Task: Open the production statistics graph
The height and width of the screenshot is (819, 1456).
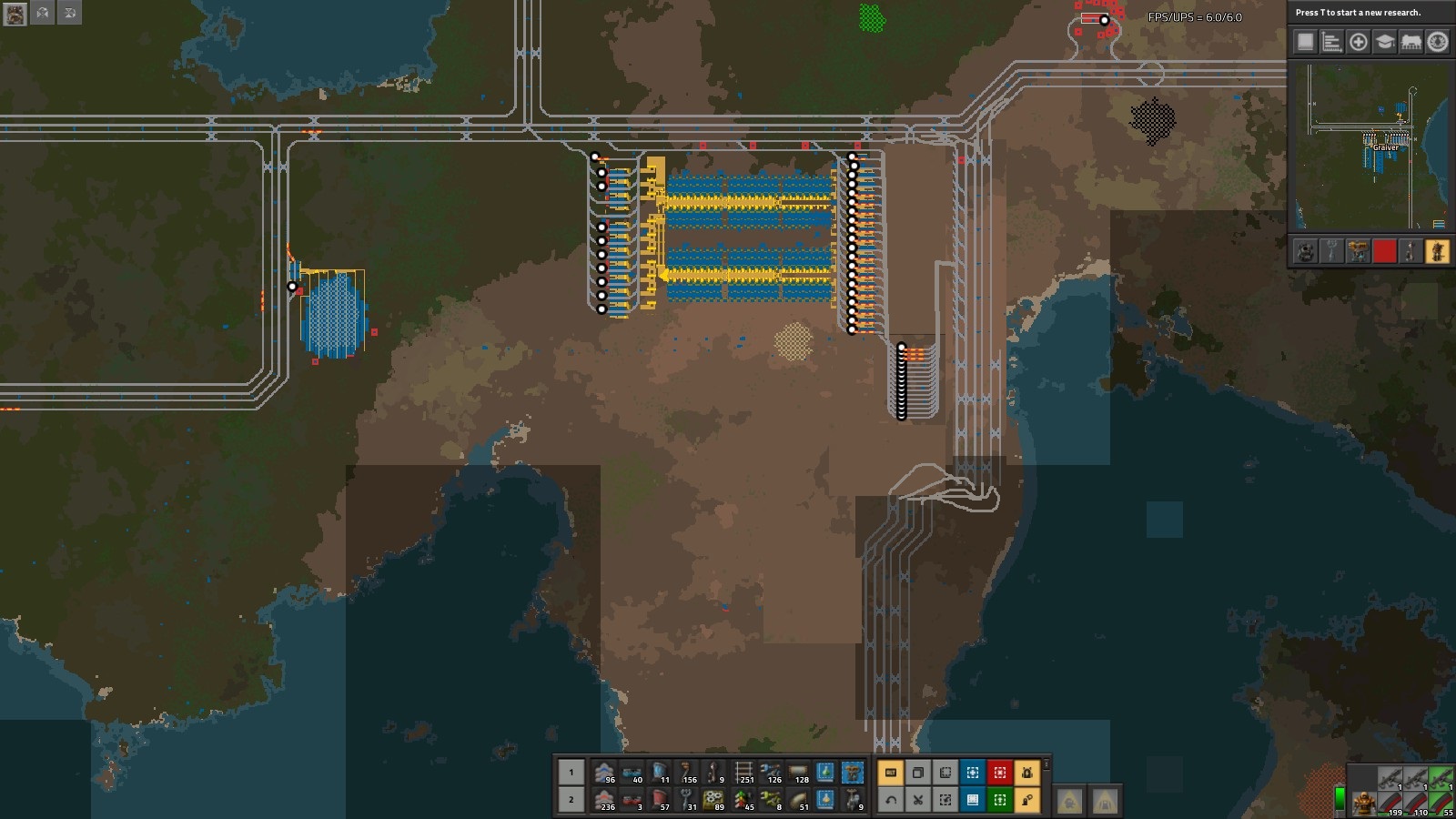Action: [x=1331, y=42]
